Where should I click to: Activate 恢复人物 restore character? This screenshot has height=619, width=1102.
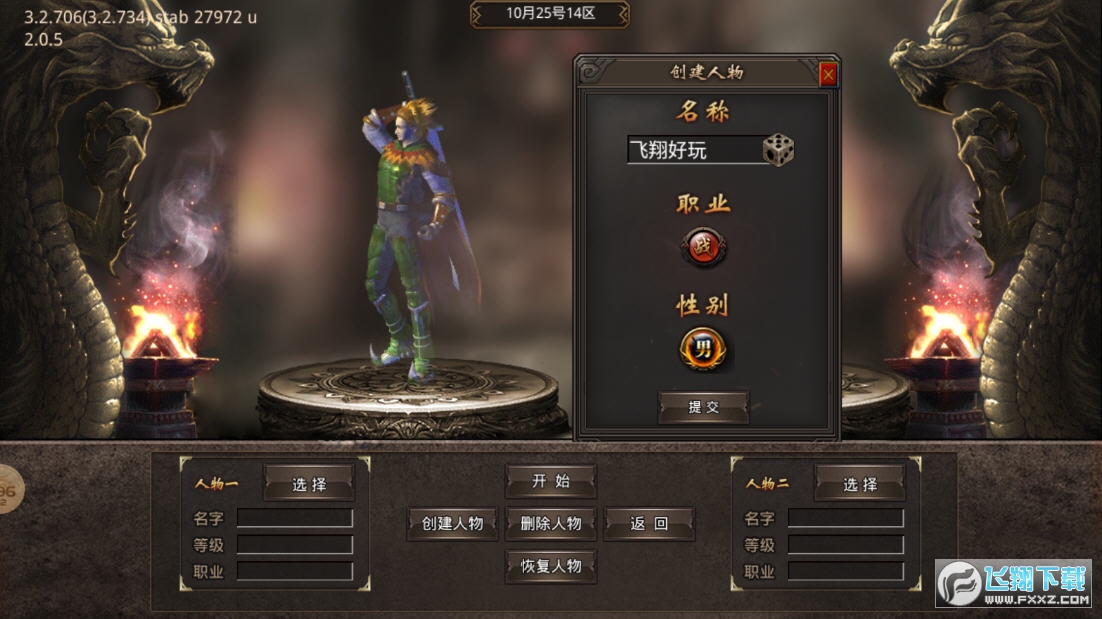click(551, 565)
